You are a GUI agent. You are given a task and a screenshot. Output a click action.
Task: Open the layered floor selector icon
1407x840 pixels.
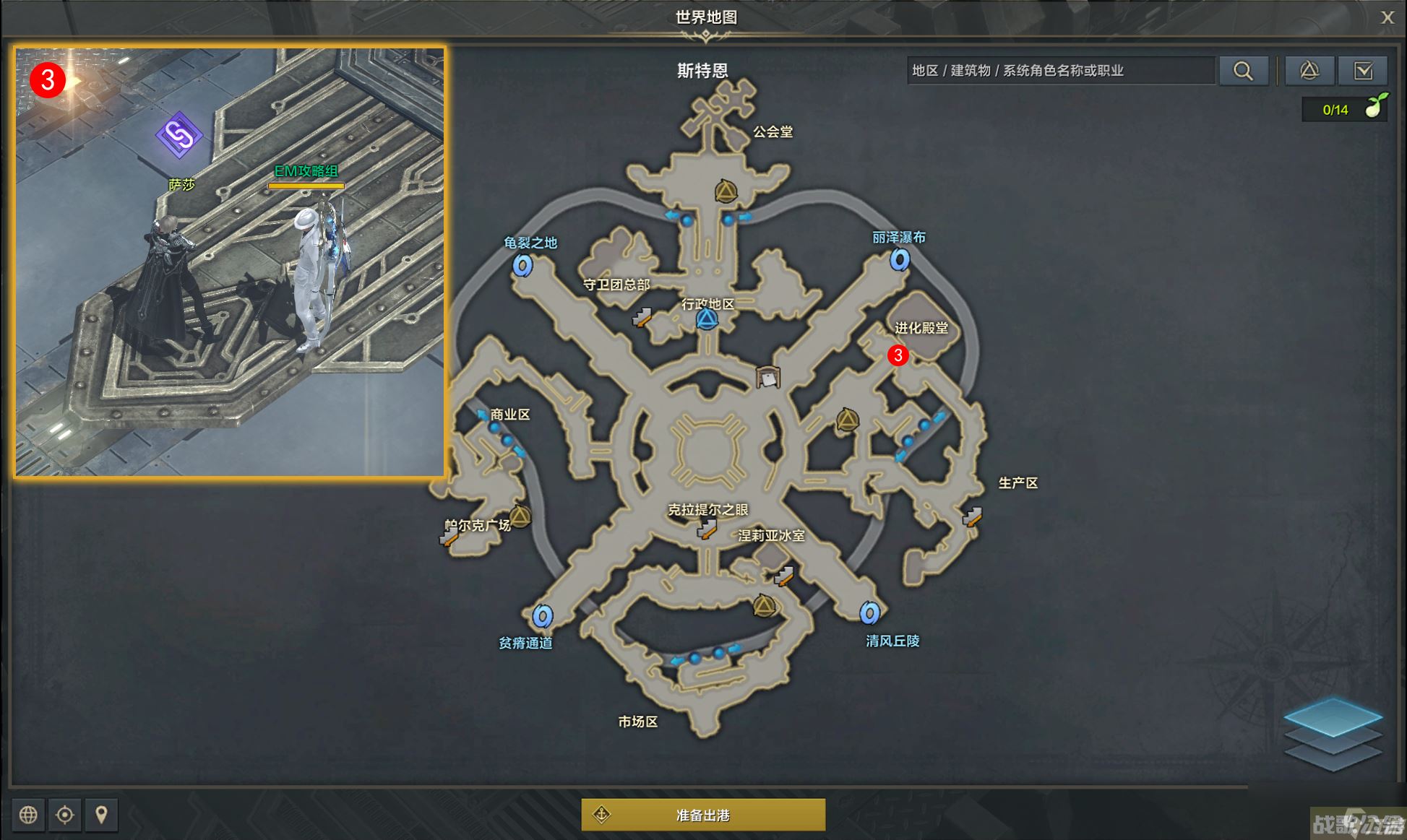[x=1333, y=735]
